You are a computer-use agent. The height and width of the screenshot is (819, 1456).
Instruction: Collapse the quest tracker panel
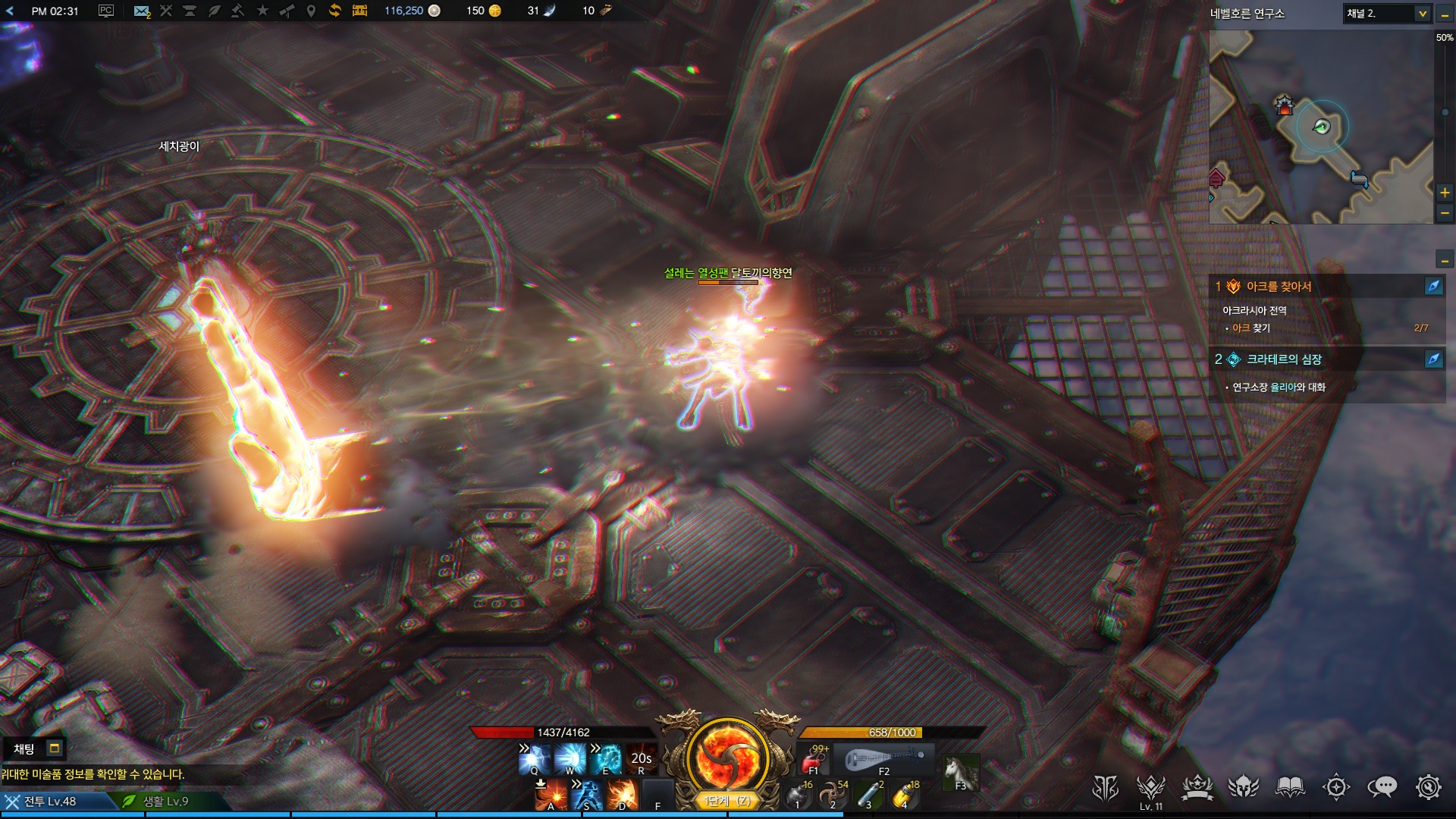pos(1445,261)
